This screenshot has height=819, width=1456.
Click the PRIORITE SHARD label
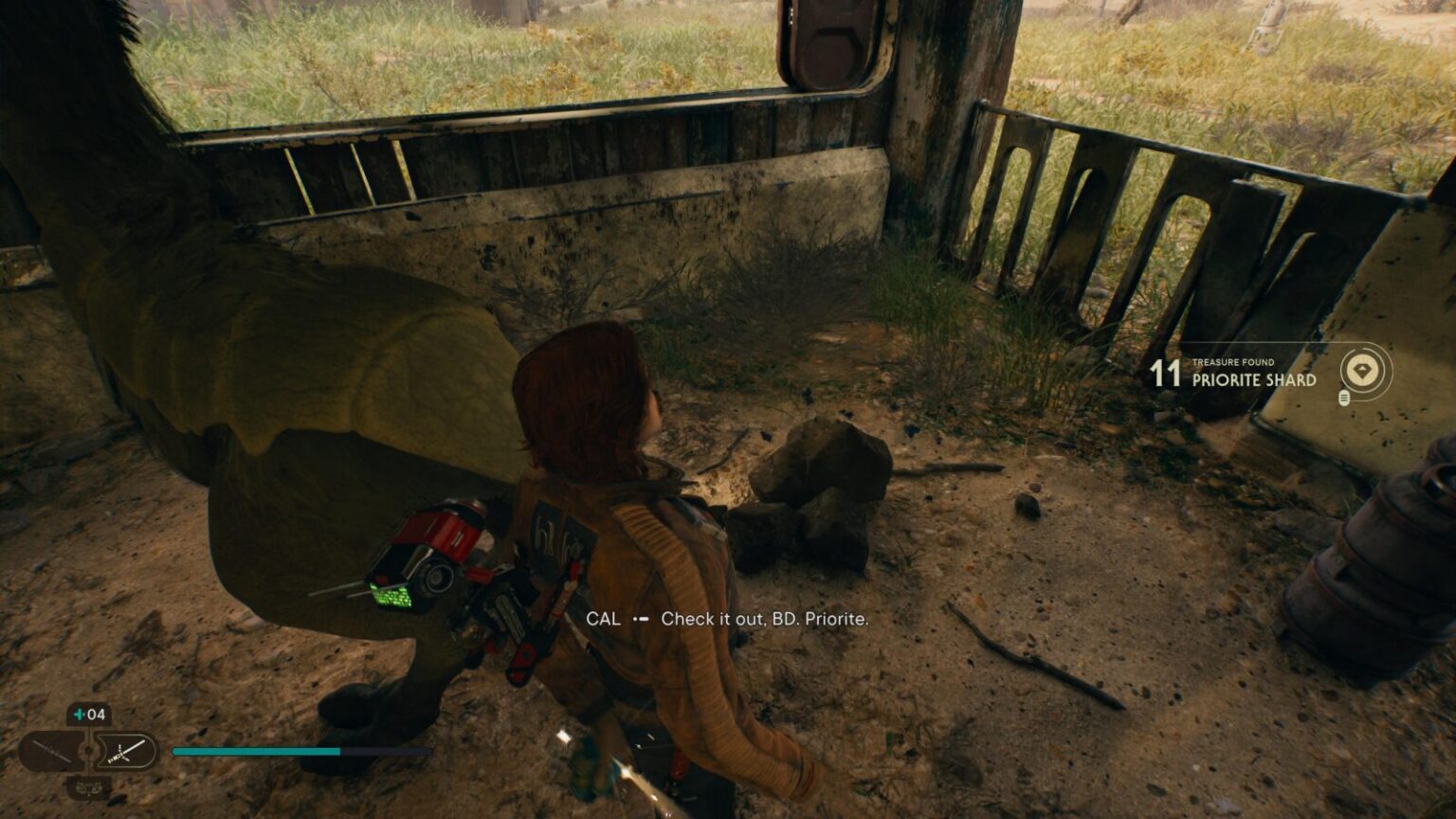coord(1252,379)
